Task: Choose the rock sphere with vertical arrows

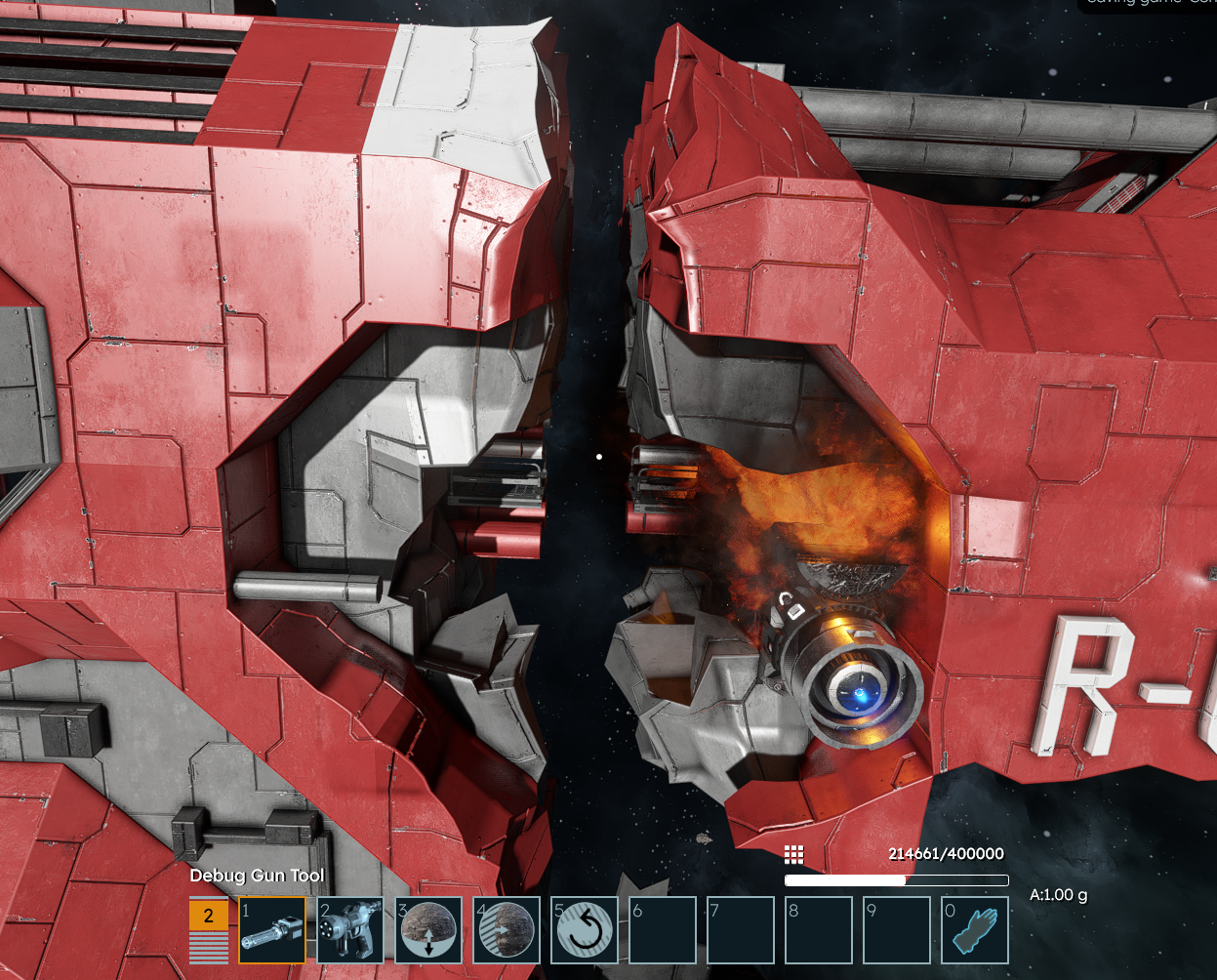Action: click(x=428, y=930)
